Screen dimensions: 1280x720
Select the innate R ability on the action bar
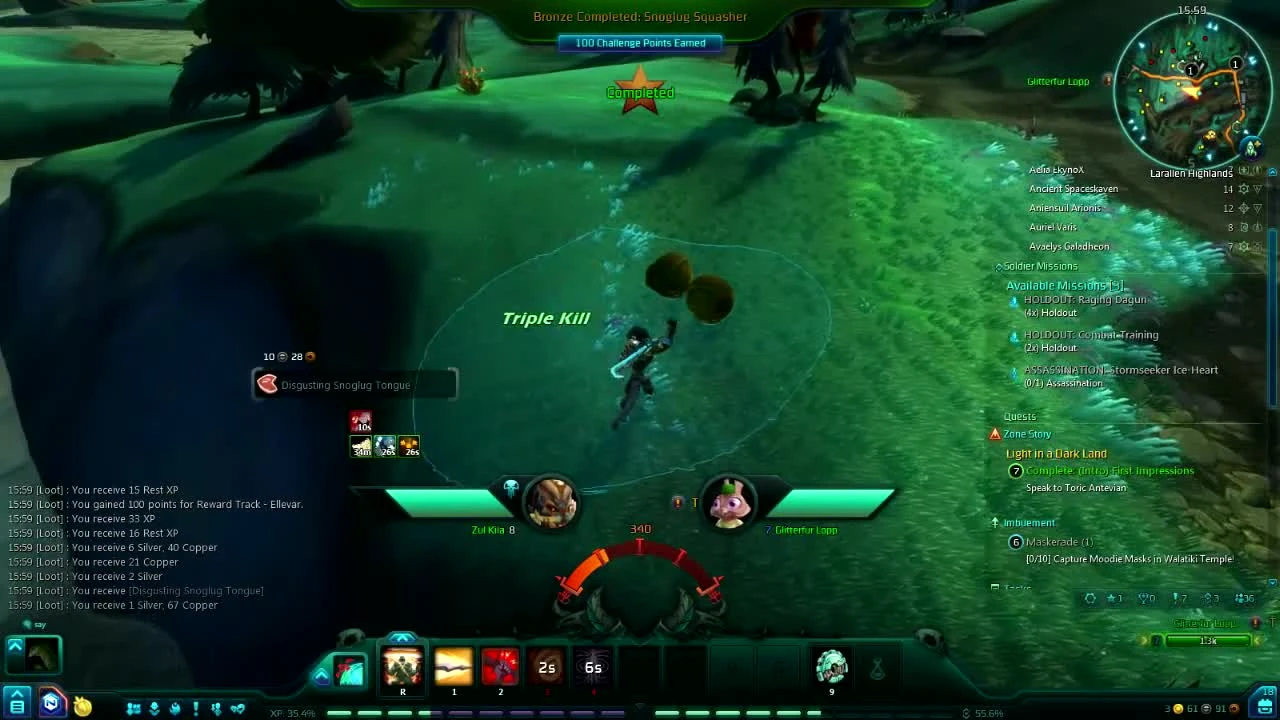(402, 668)
